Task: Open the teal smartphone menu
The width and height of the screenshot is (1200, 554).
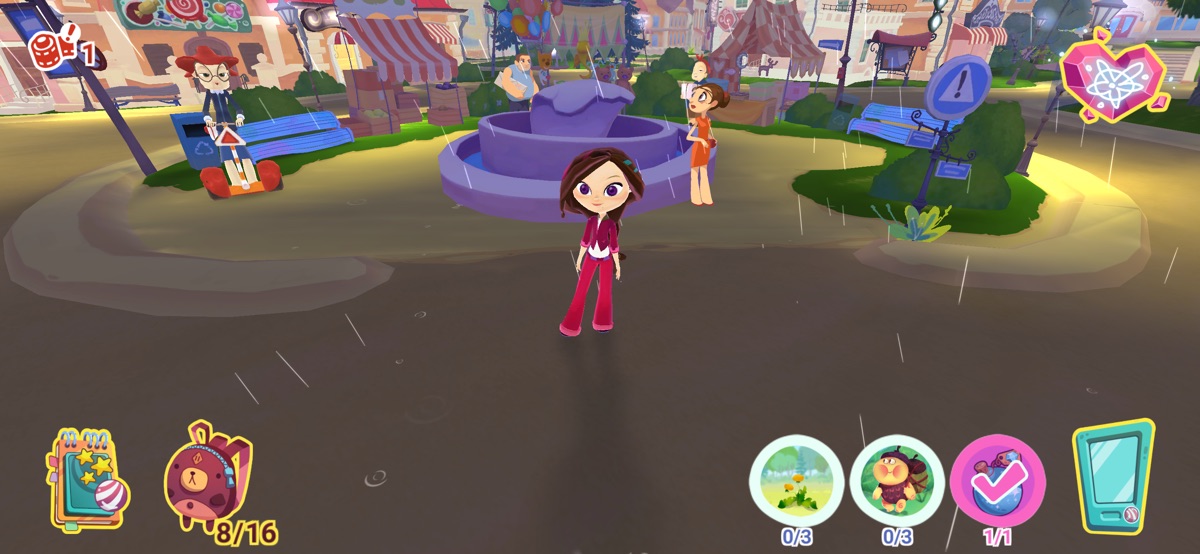Action: 1113,476
